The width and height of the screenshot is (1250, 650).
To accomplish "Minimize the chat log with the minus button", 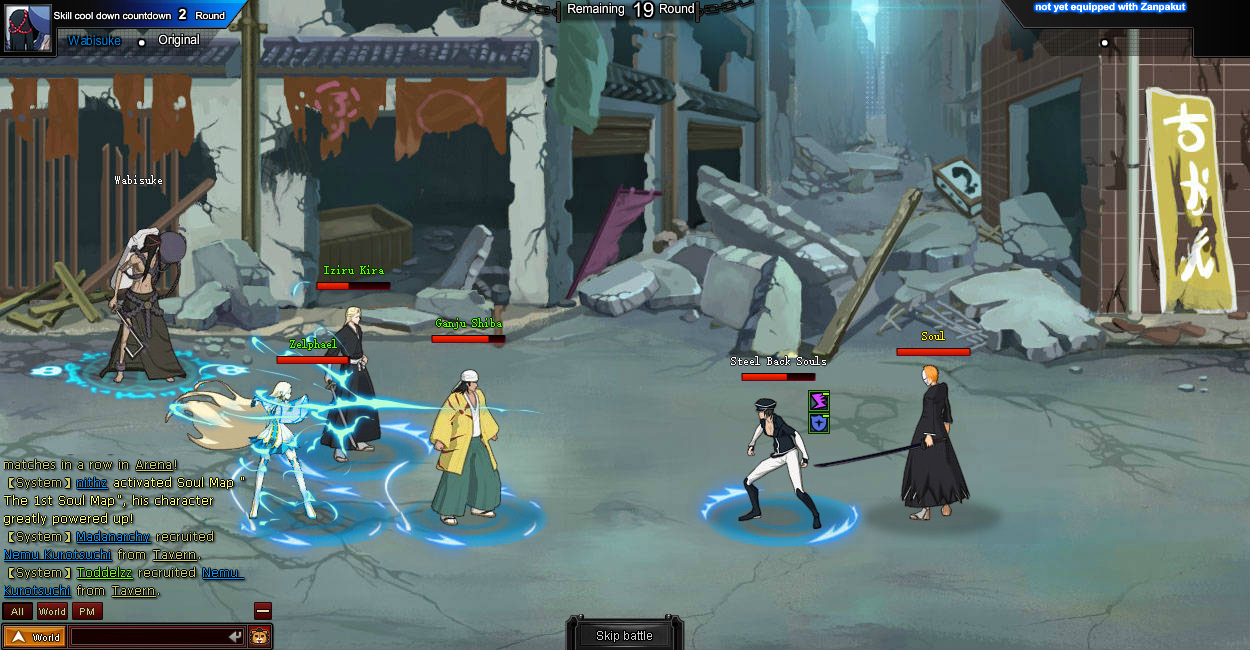I will [263, 610].
